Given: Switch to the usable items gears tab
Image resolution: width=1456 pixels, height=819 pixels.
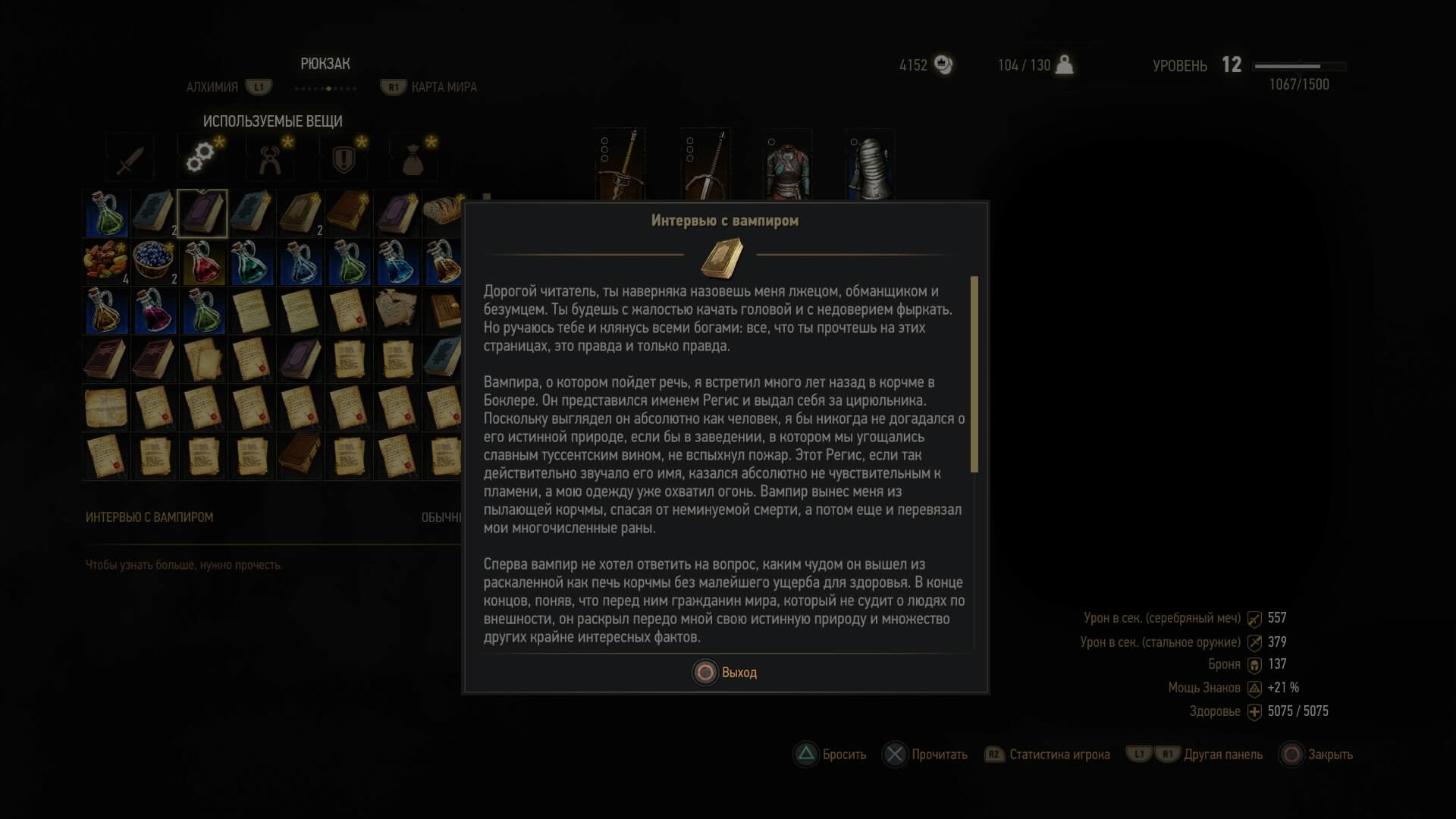Looking at the screenshot, I should (201, 156).
